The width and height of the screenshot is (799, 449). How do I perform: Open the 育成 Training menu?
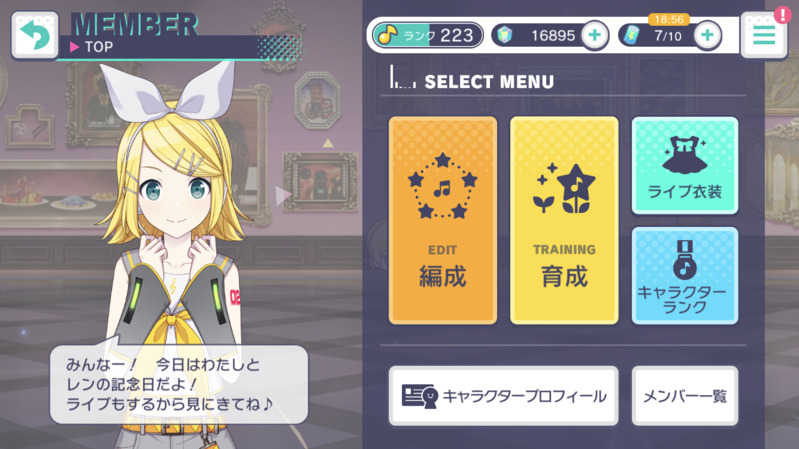[564, 220]
